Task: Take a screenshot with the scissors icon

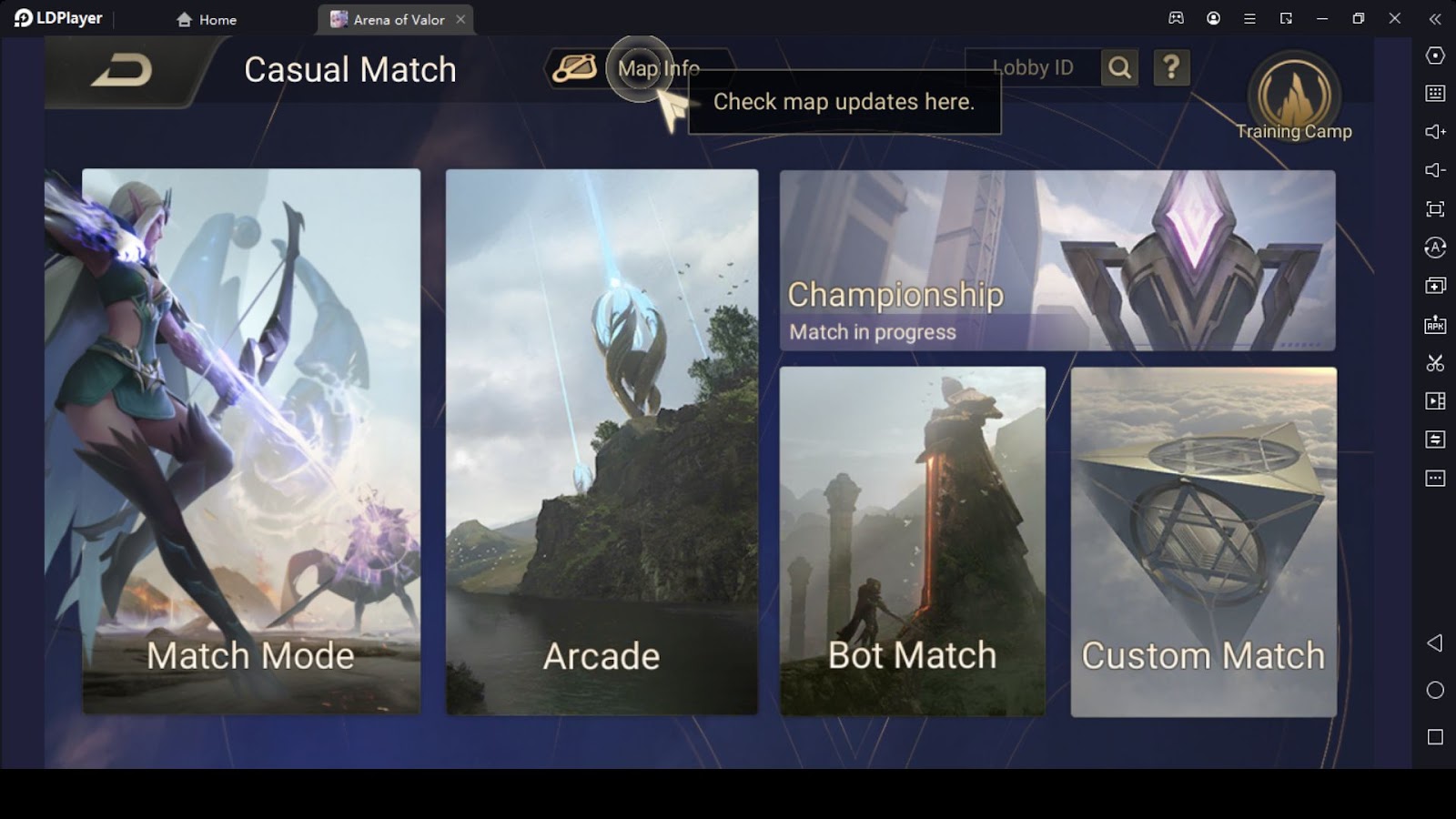Action: [1434, 362]
